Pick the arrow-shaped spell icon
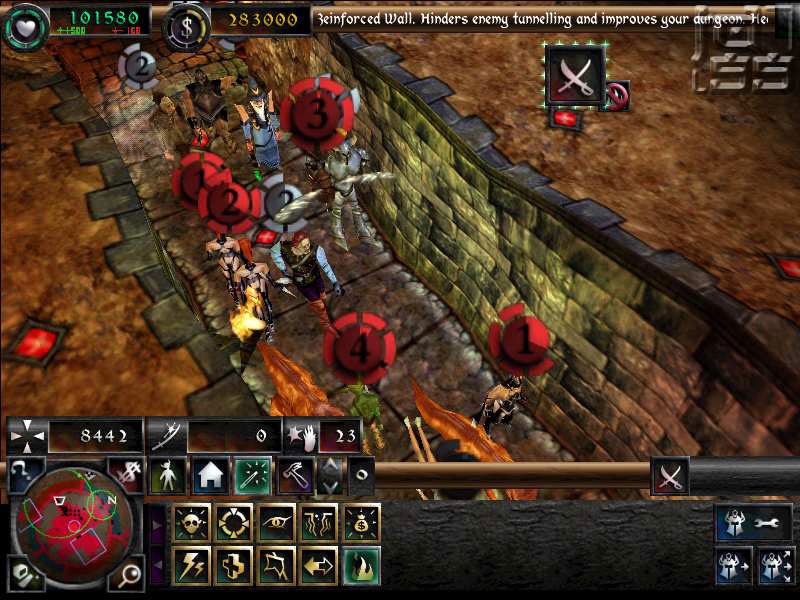The width and height of the screenshot is (800, 600). 320,566
